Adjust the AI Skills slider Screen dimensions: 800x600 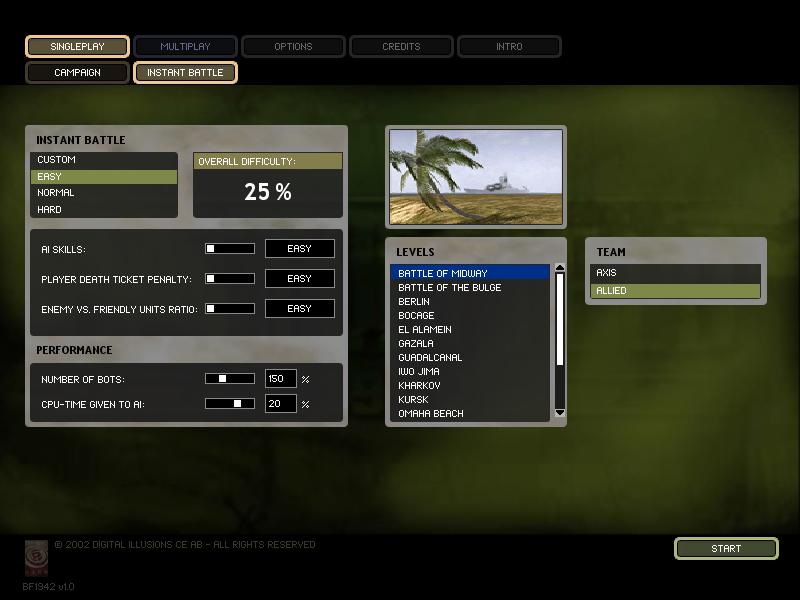tap(230, 249)
